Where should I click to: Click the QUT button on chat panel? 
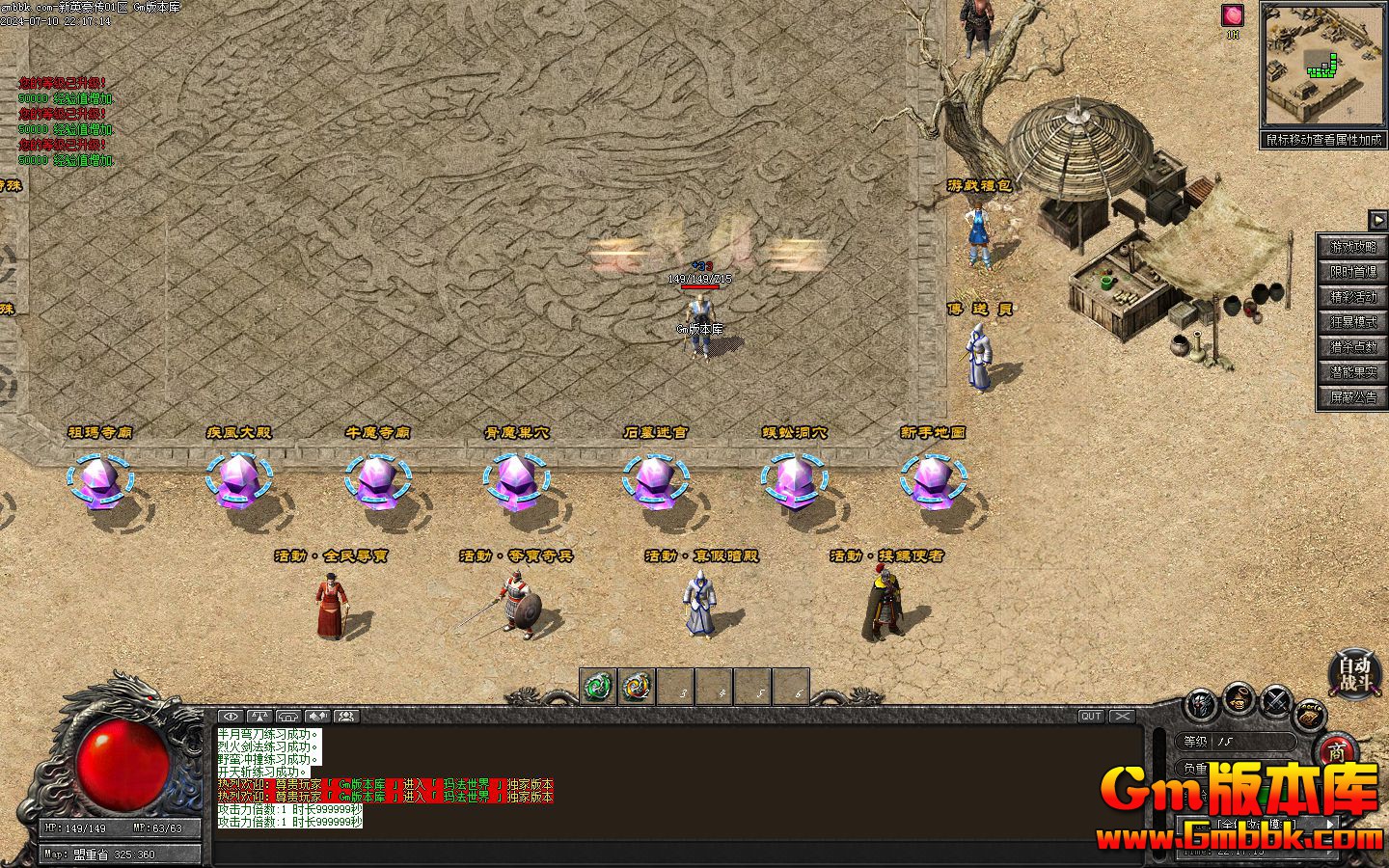pyautogui.click(x=1091, y=717)
